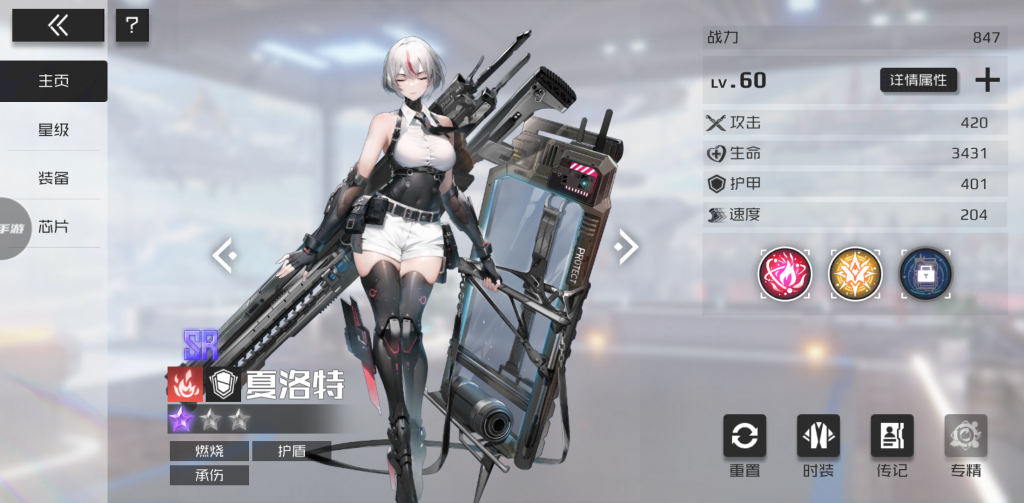Select the orange burst skill icon

855,273
